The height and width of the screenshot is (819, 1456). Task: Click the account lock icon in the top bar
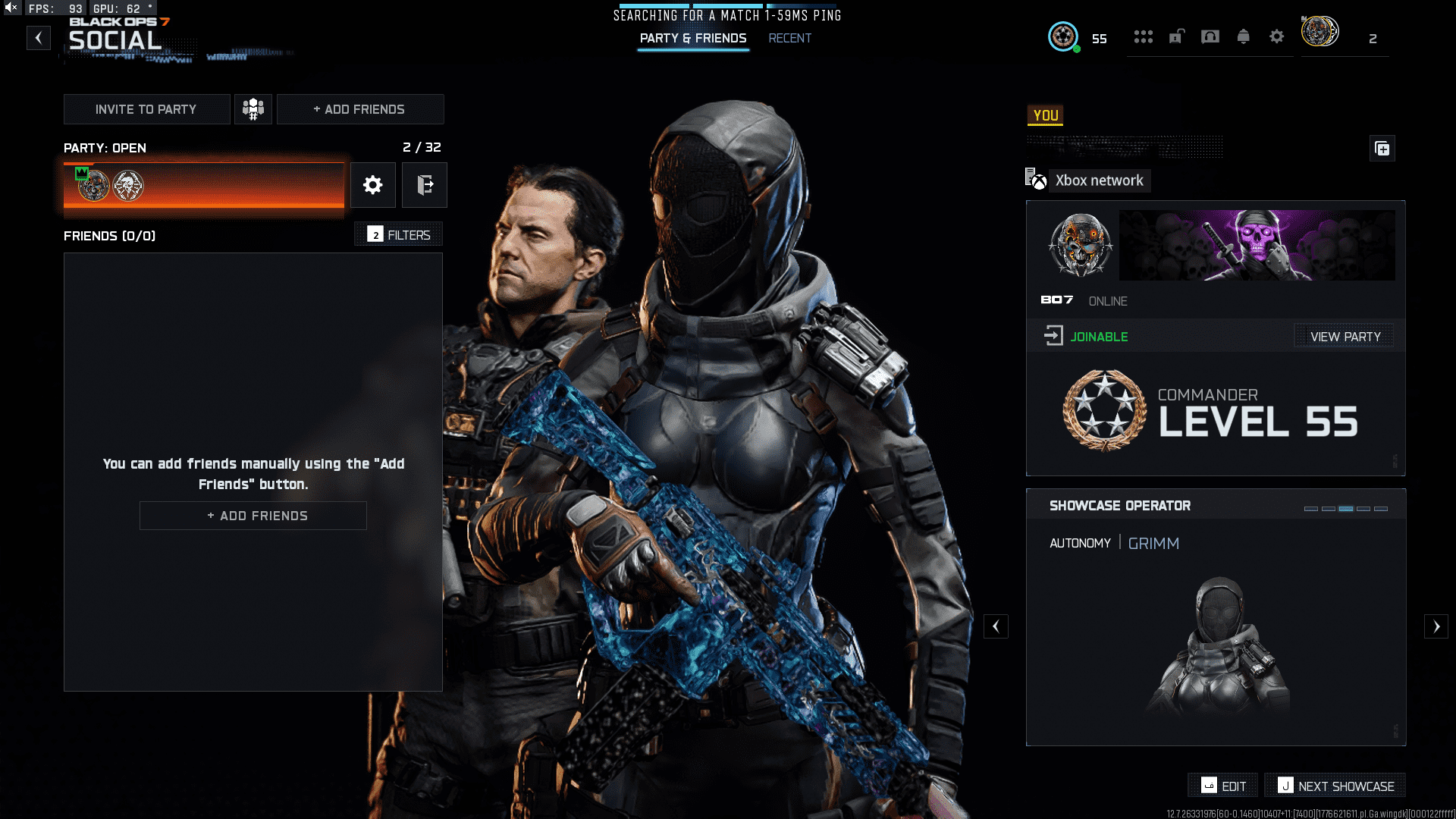pos(1177,36)
